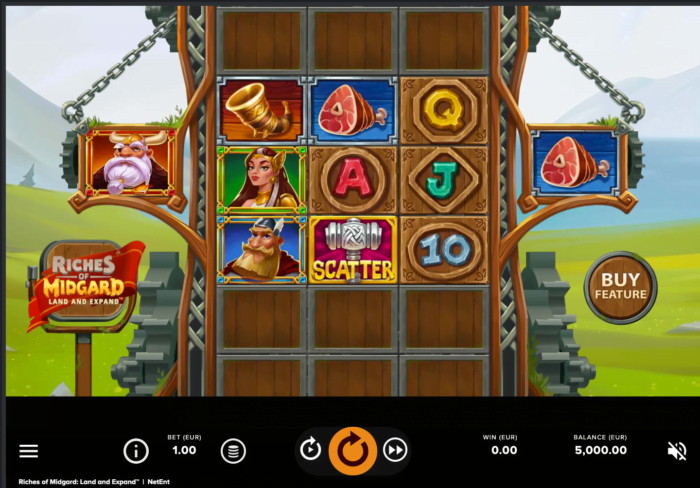
Task: Spin the reels with the orange button
Action: [353, 450]
